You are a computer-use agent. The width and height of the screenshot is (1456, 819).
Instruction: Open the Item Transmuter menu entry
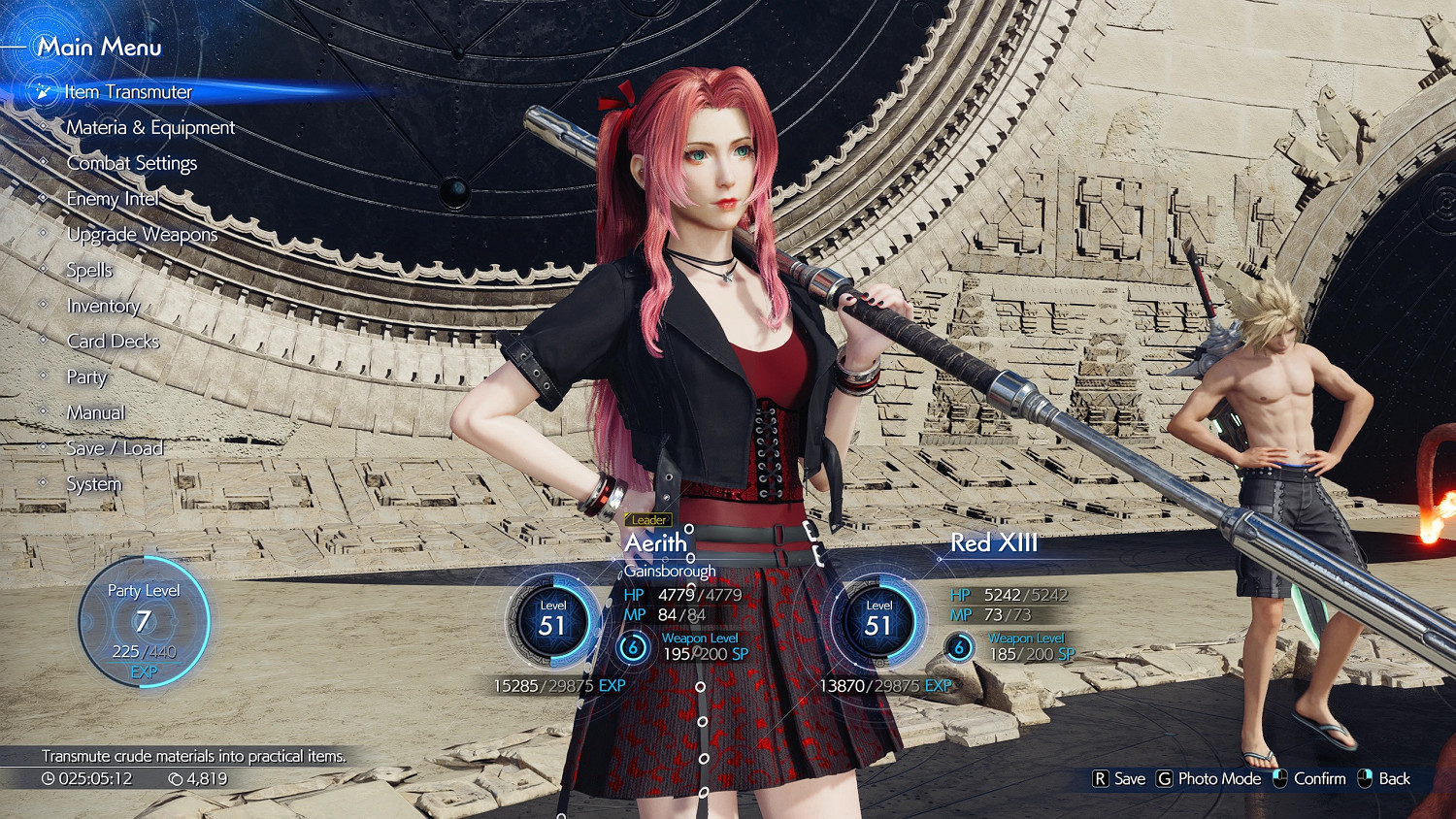pos(128,92)
